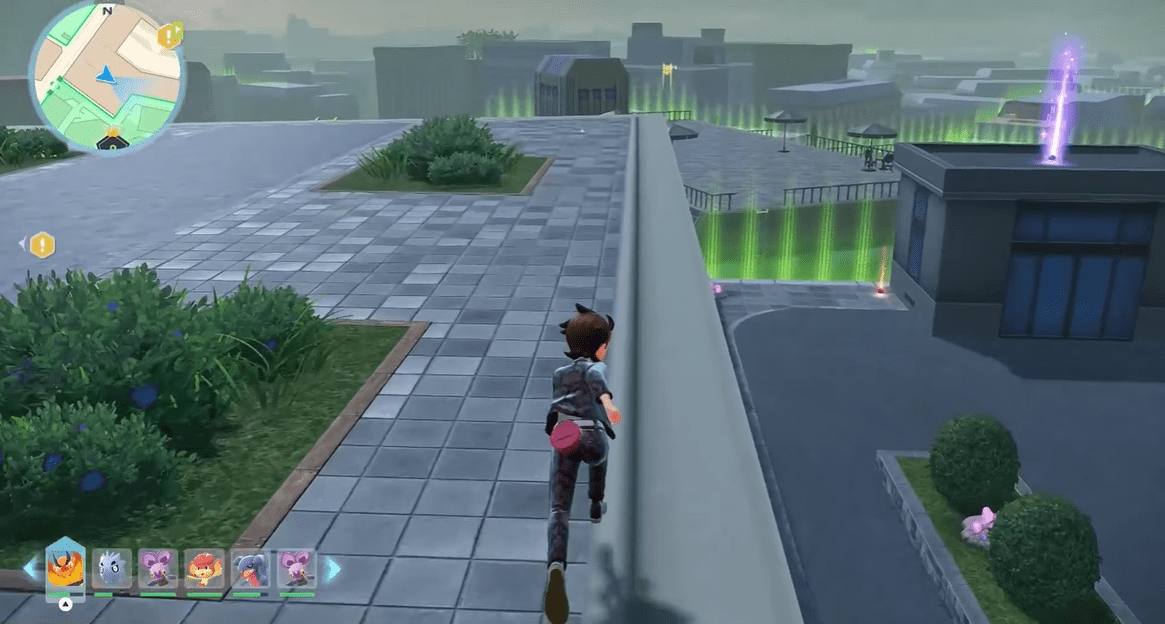Click the yellow exclamation marker on minimap edge

[170, 37]
